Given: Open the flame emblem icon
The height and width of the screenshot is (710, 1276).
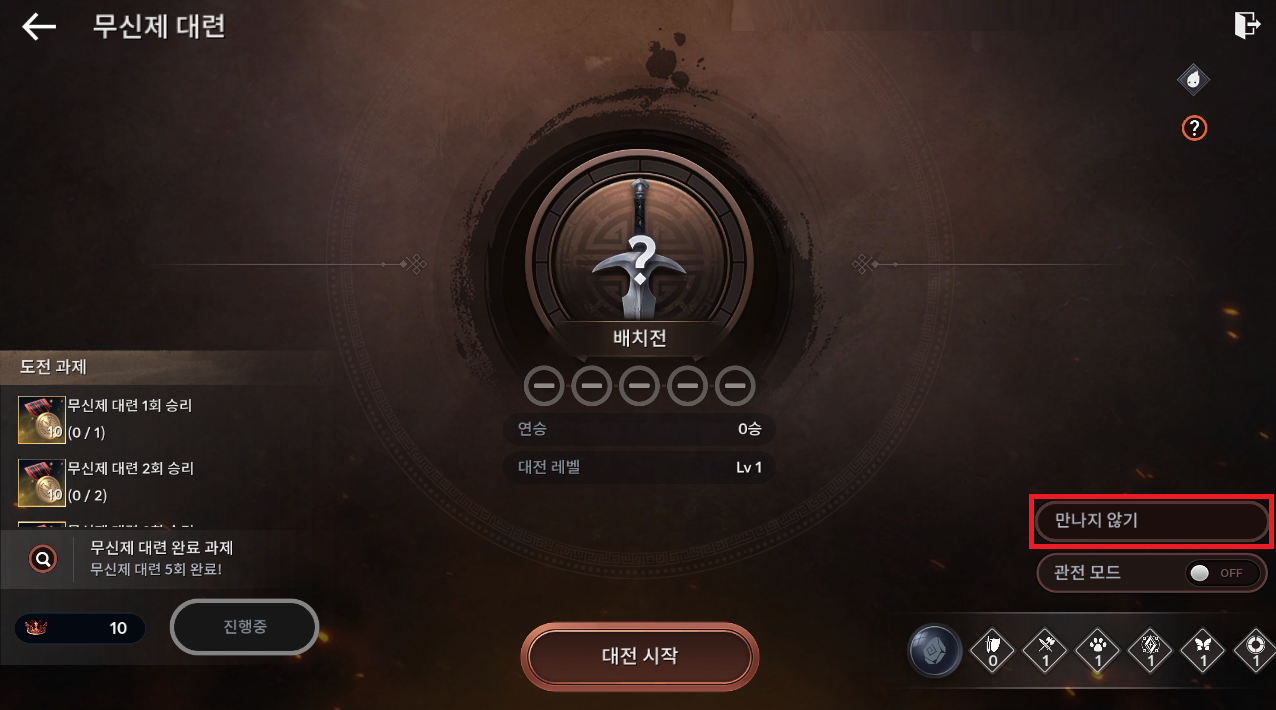Looking at the screenshot, I should tap(1193, 79).
